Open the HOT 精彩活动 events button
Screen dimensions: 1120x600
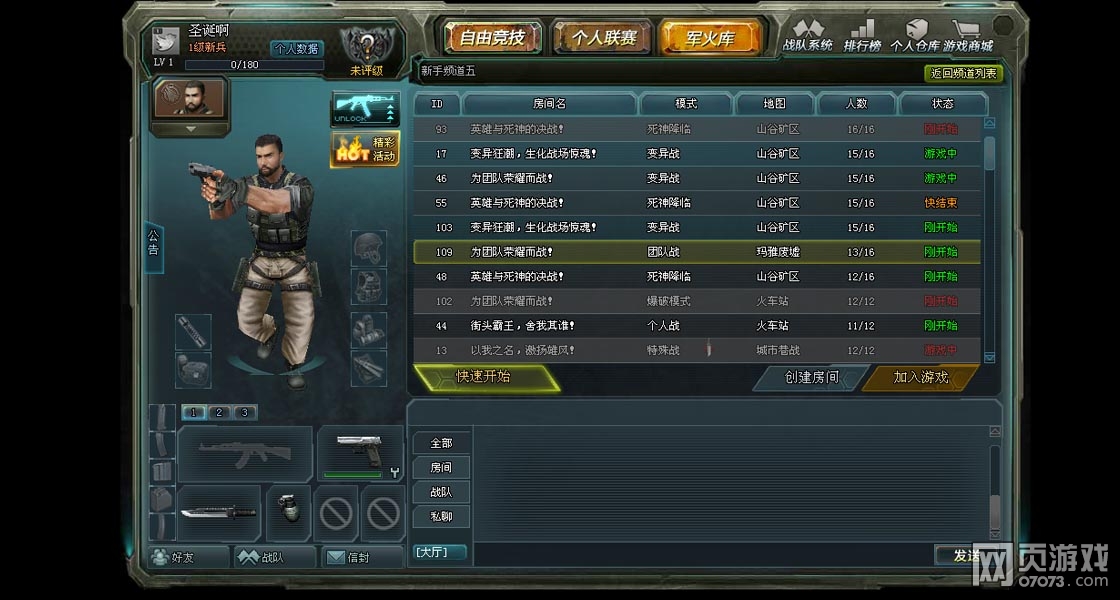coord(365,150)
